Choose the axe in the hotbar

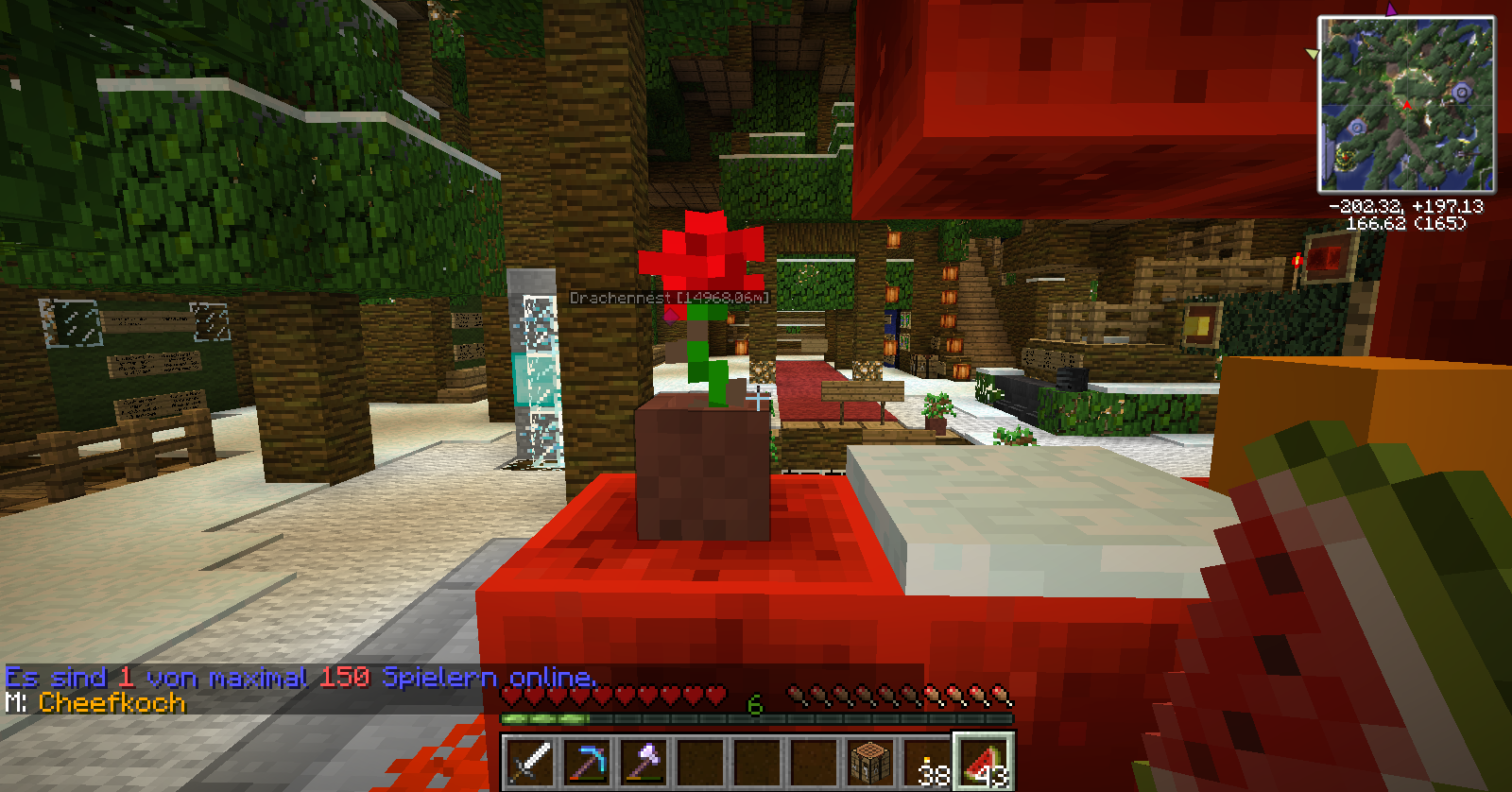click(644, 762)
